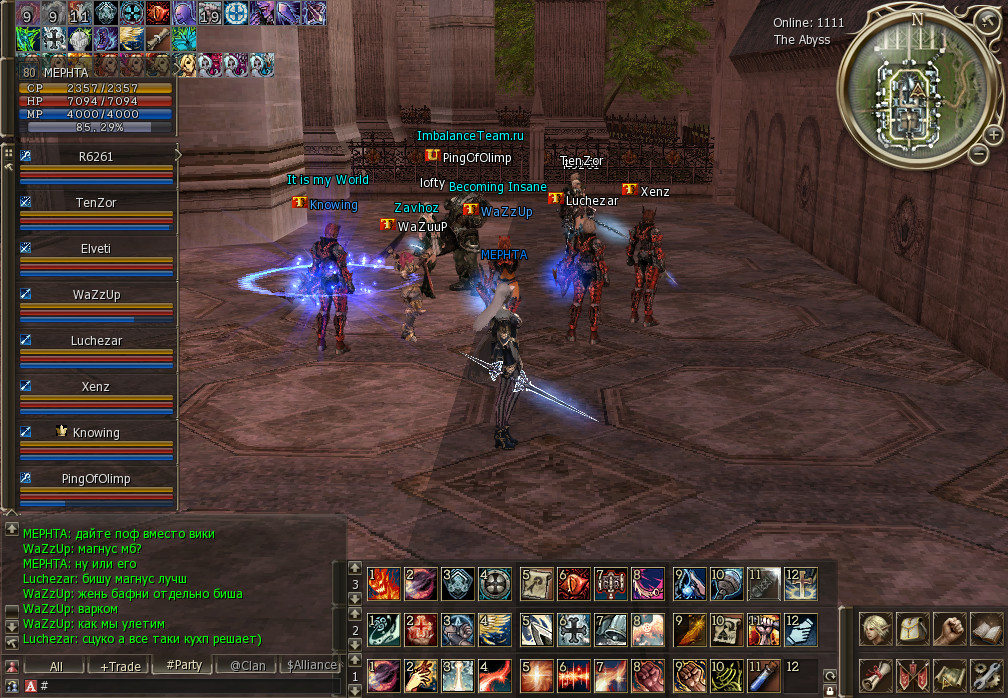Open the world map icon
Image resolution: width=1008 pixels, height=698 pixels.
click(x=949, y=675)
